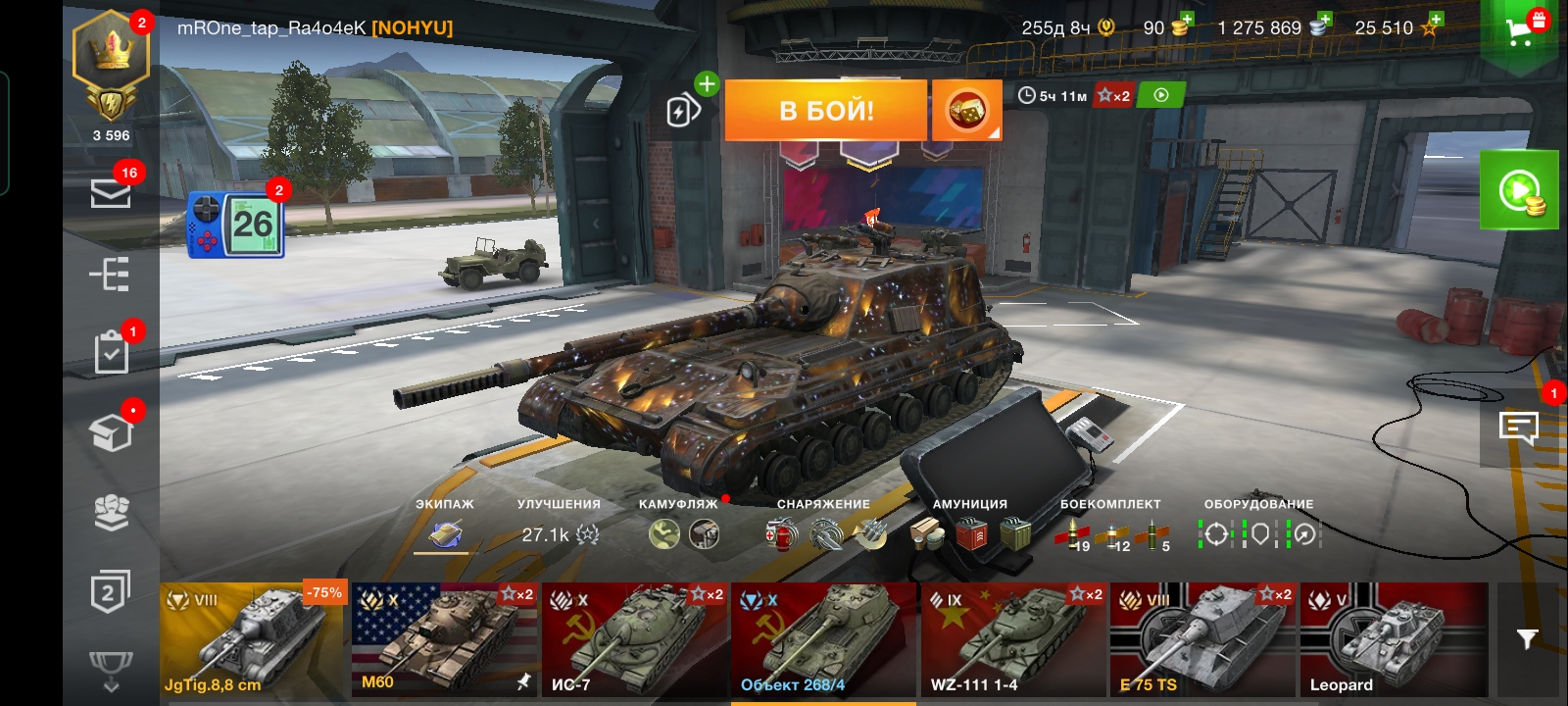Image resolution: width=1568 pixels, height=706 pixels.
Task: Select the WZ-111 1-4 tank
Action: point(1013,639)
